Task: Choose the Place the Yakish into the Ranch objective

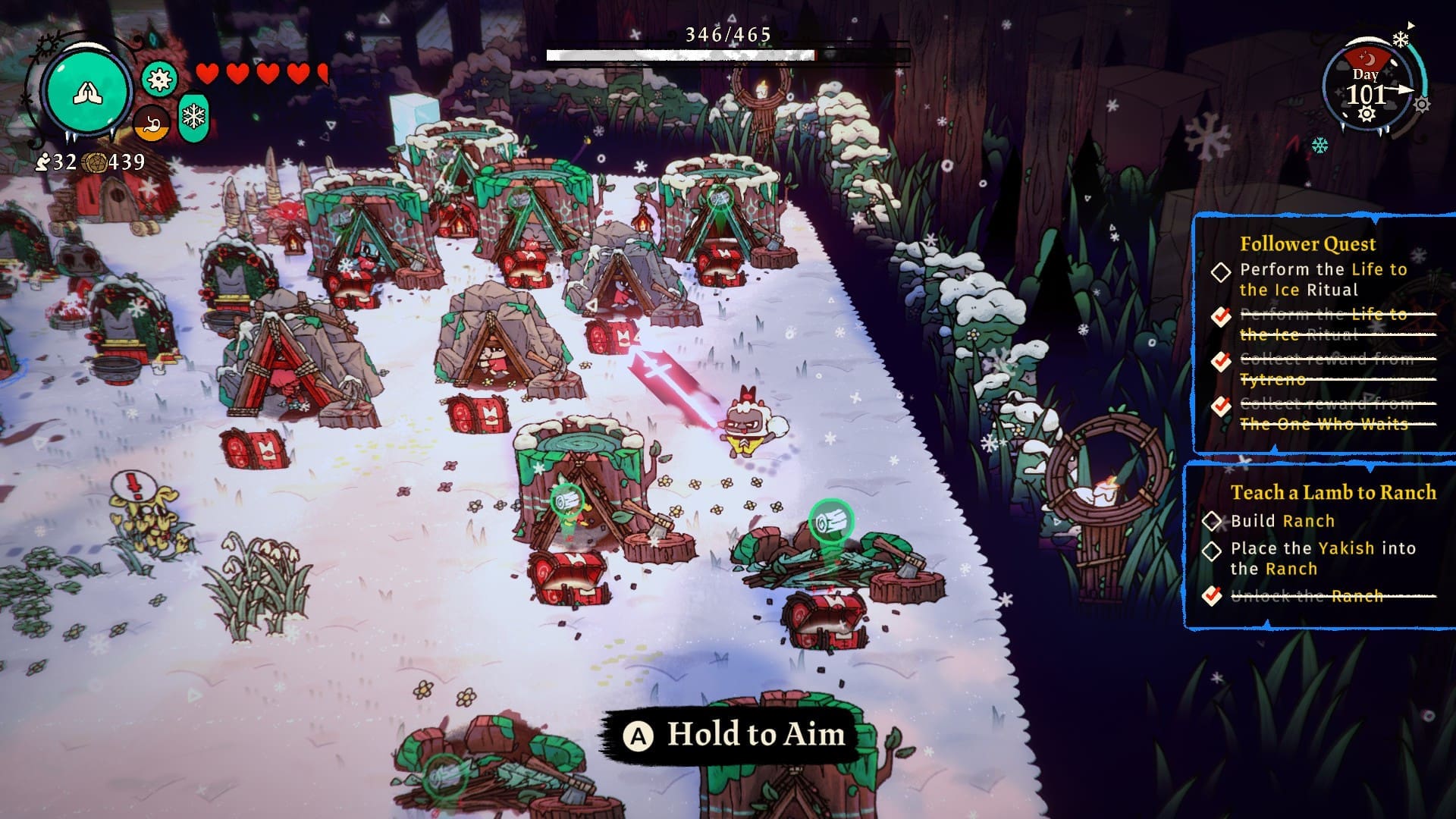Action: (x=1323, y=558)
